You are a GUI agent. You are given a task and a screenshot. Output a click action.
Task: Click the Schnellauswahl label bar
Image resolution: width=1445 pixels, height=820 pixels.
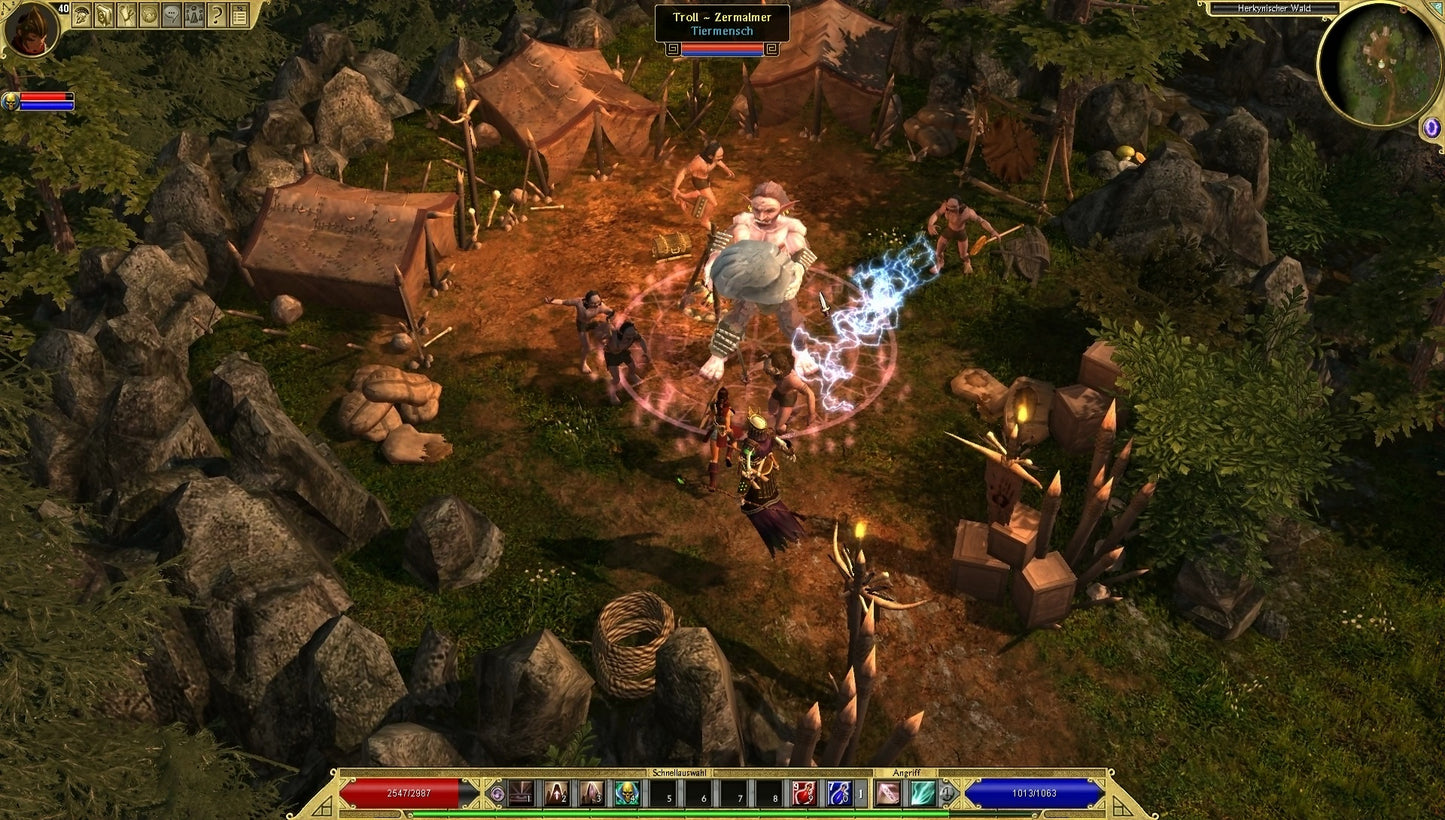[678, 774]
